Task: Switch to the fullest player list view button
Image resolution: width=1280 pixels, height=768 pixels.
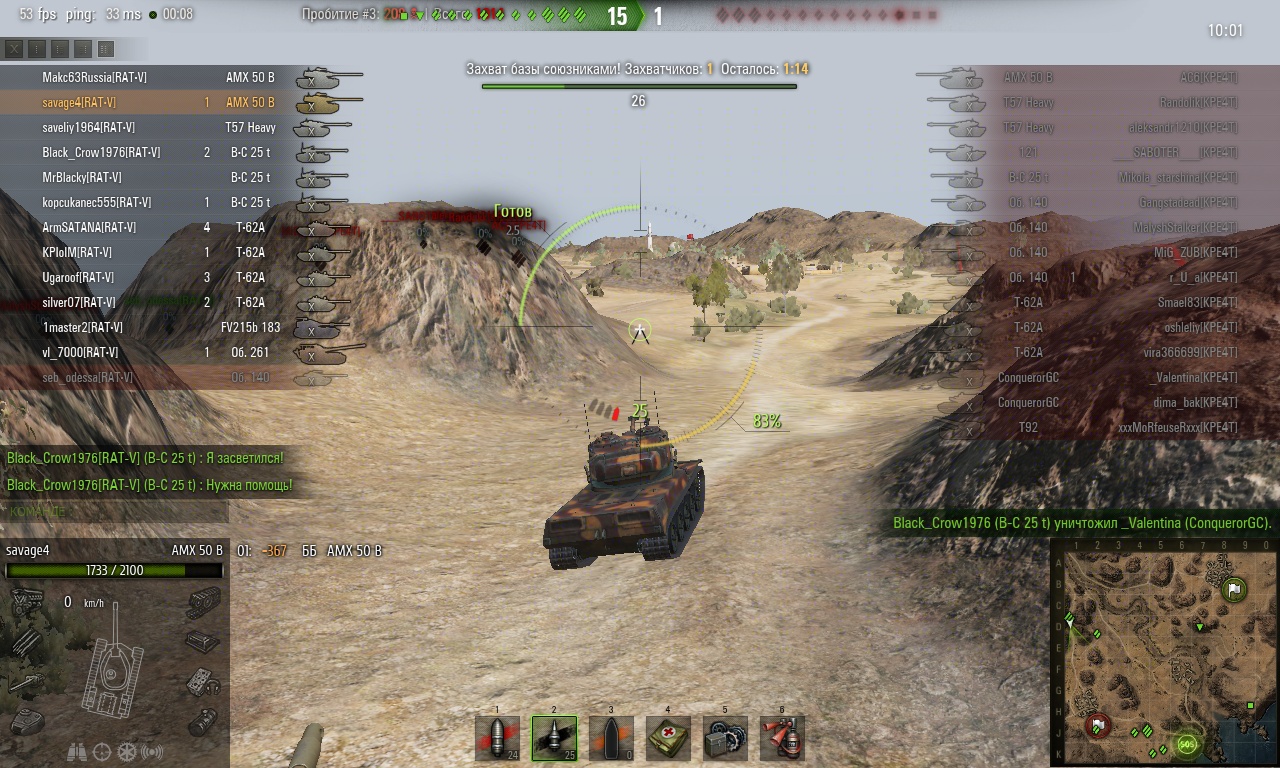Action: coord(106,48)
